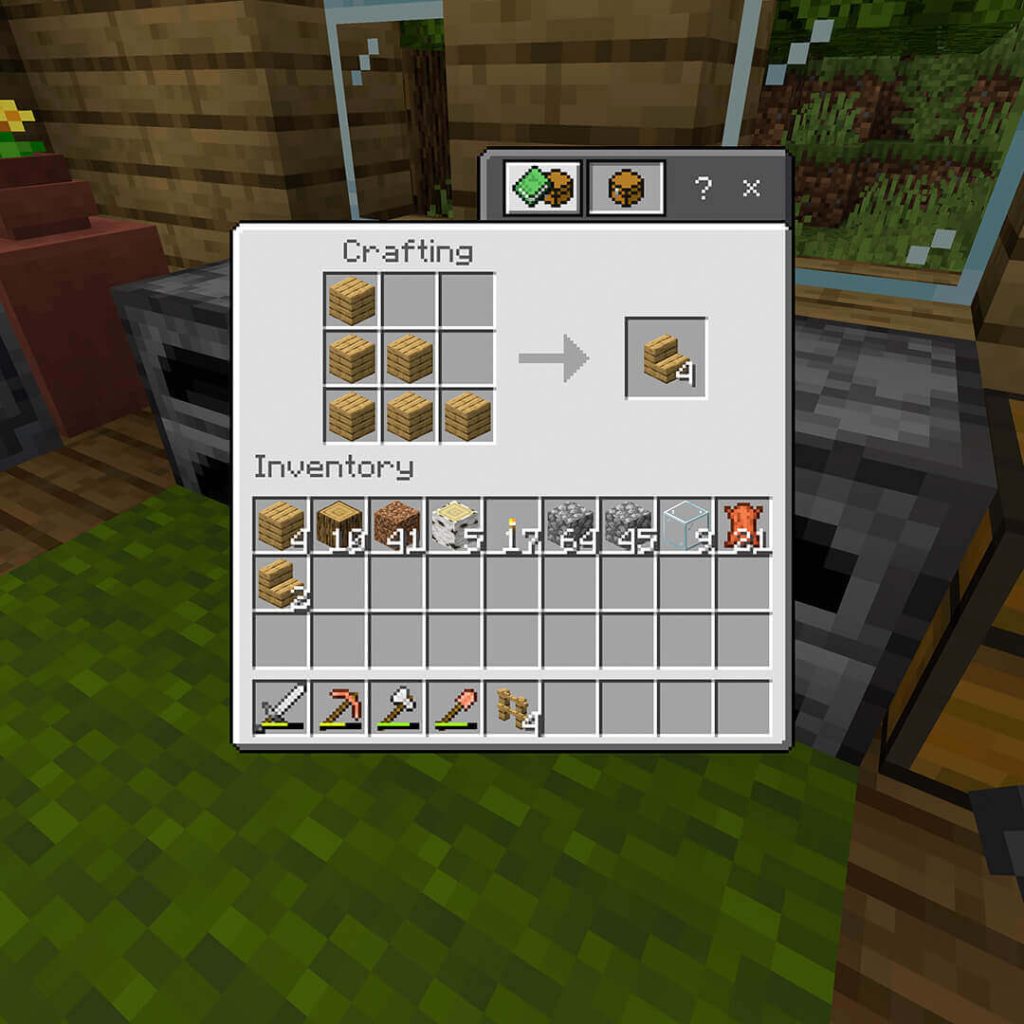This screenshot has width=1024, height=1024.
Task: Select the oak log stack in the inventory
Action: point(339,525)
